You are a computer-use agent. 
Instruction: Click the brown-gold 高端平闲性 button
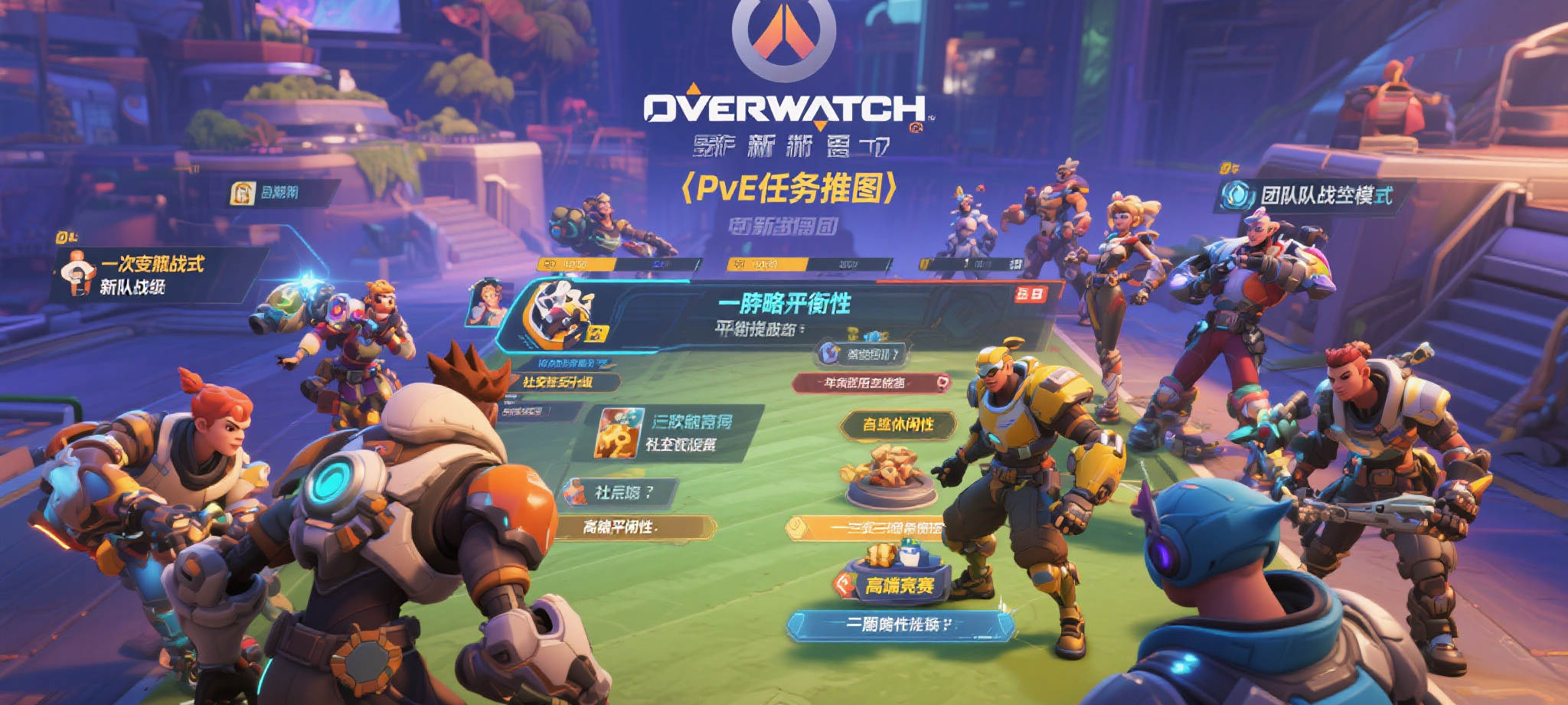635,527
